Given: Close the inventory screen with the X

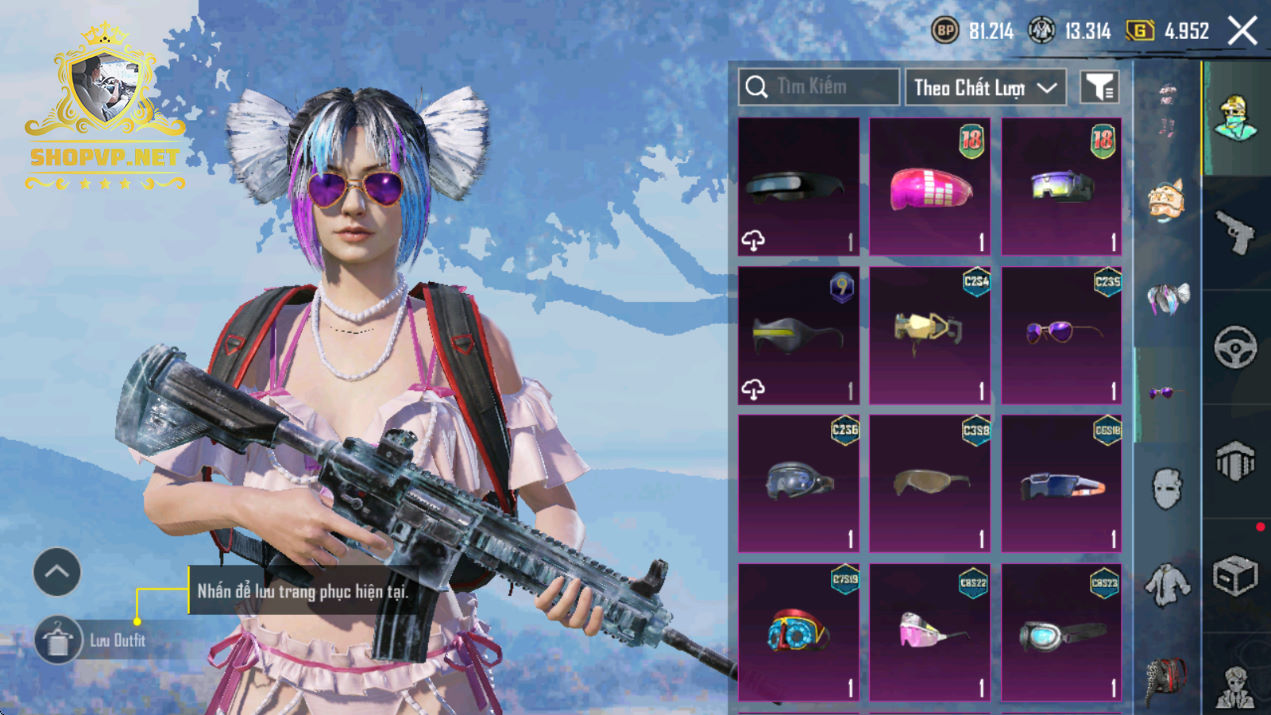Looking at the screenshot, I should tap(1242, 31).
